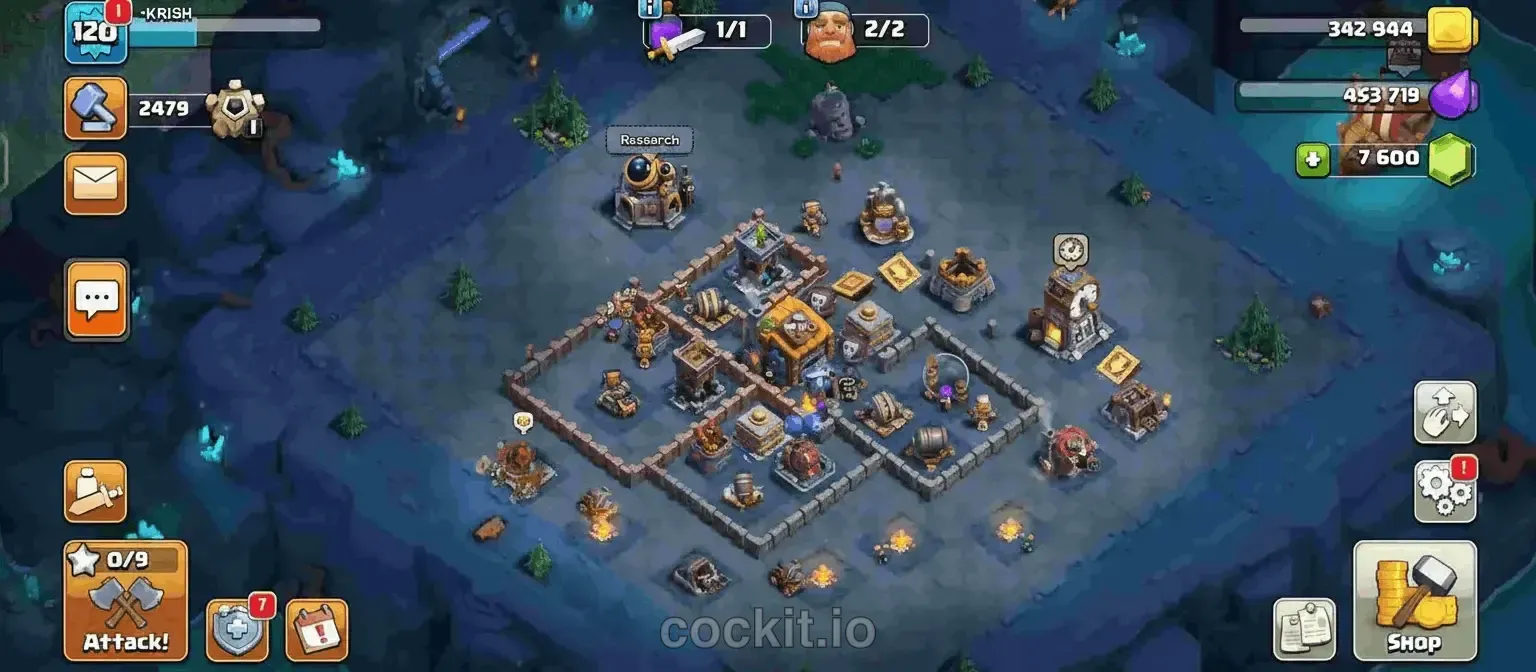Open the sword army overview button
The height and width of the screenshot is (672, 1536).
96,491
